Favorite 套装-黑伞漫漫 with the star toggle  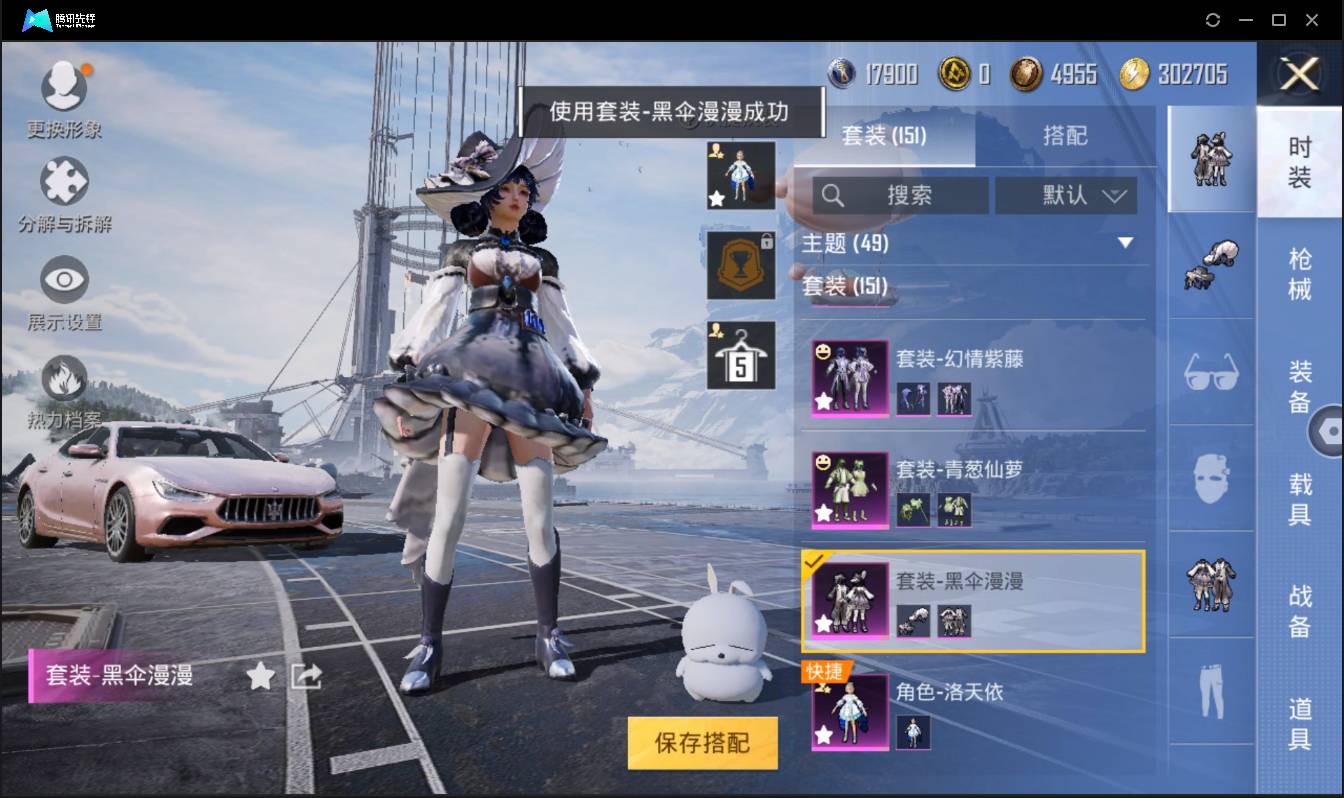point(259,676)
